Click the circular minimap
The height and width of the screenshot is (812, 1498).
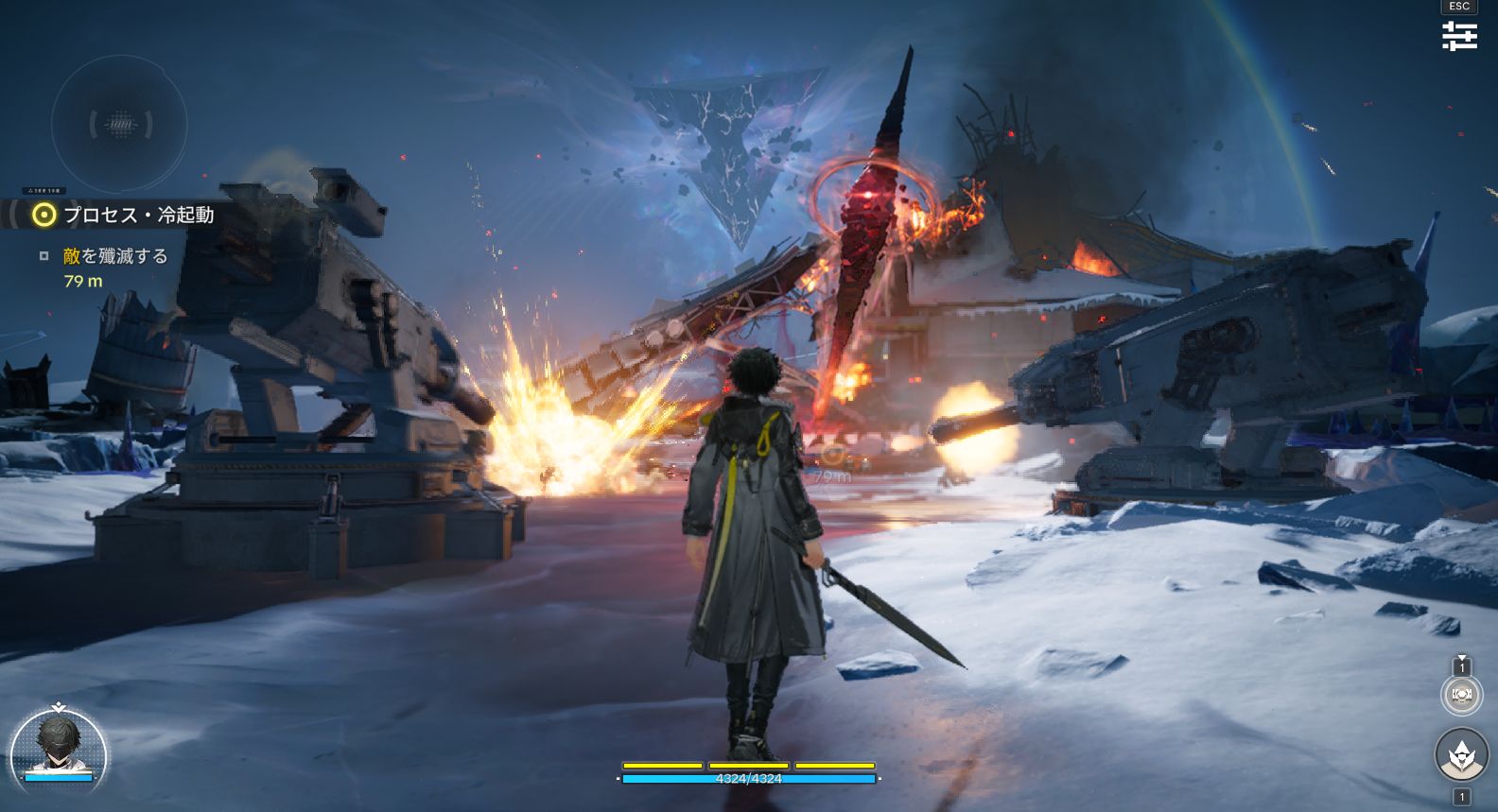point(119,124)
